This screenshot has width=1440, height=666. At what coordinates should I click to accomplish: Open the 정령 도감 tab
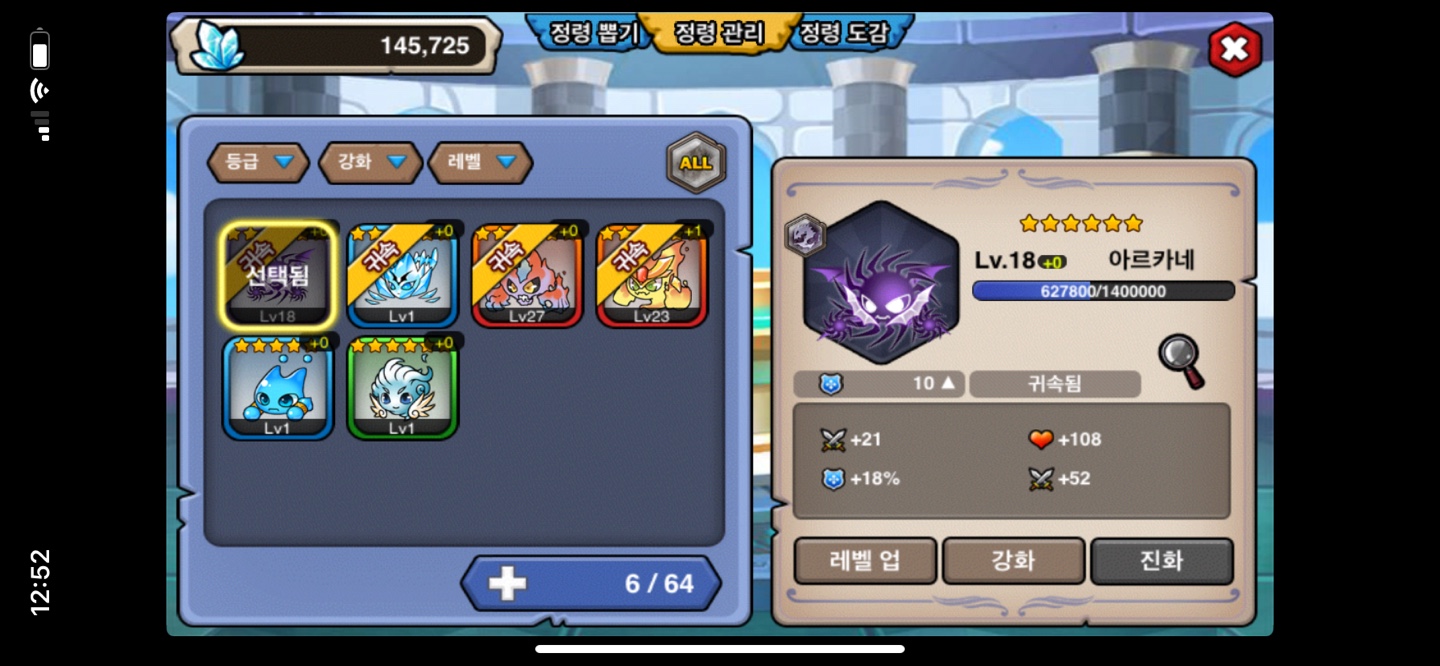point(842,33)
